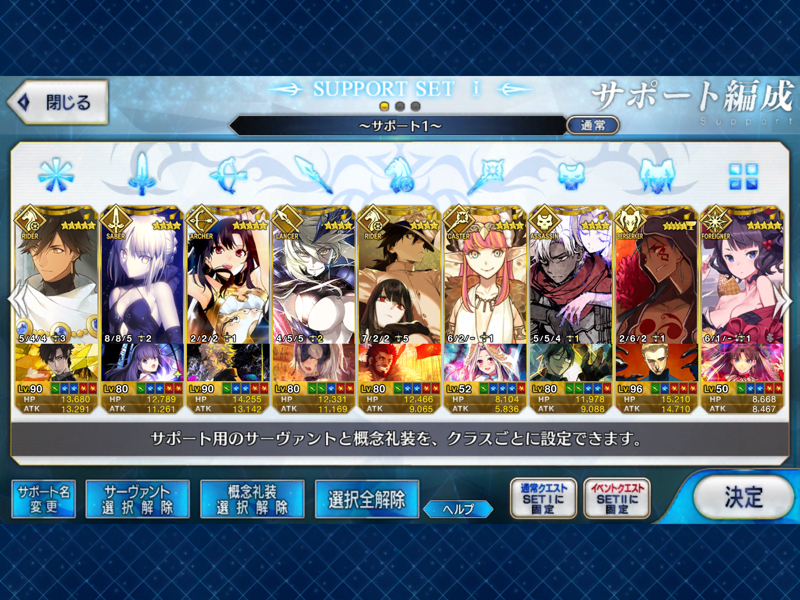800x600 pixels.
Task: Click the サポート名変更 button
Action: click(x=43, y=498)
